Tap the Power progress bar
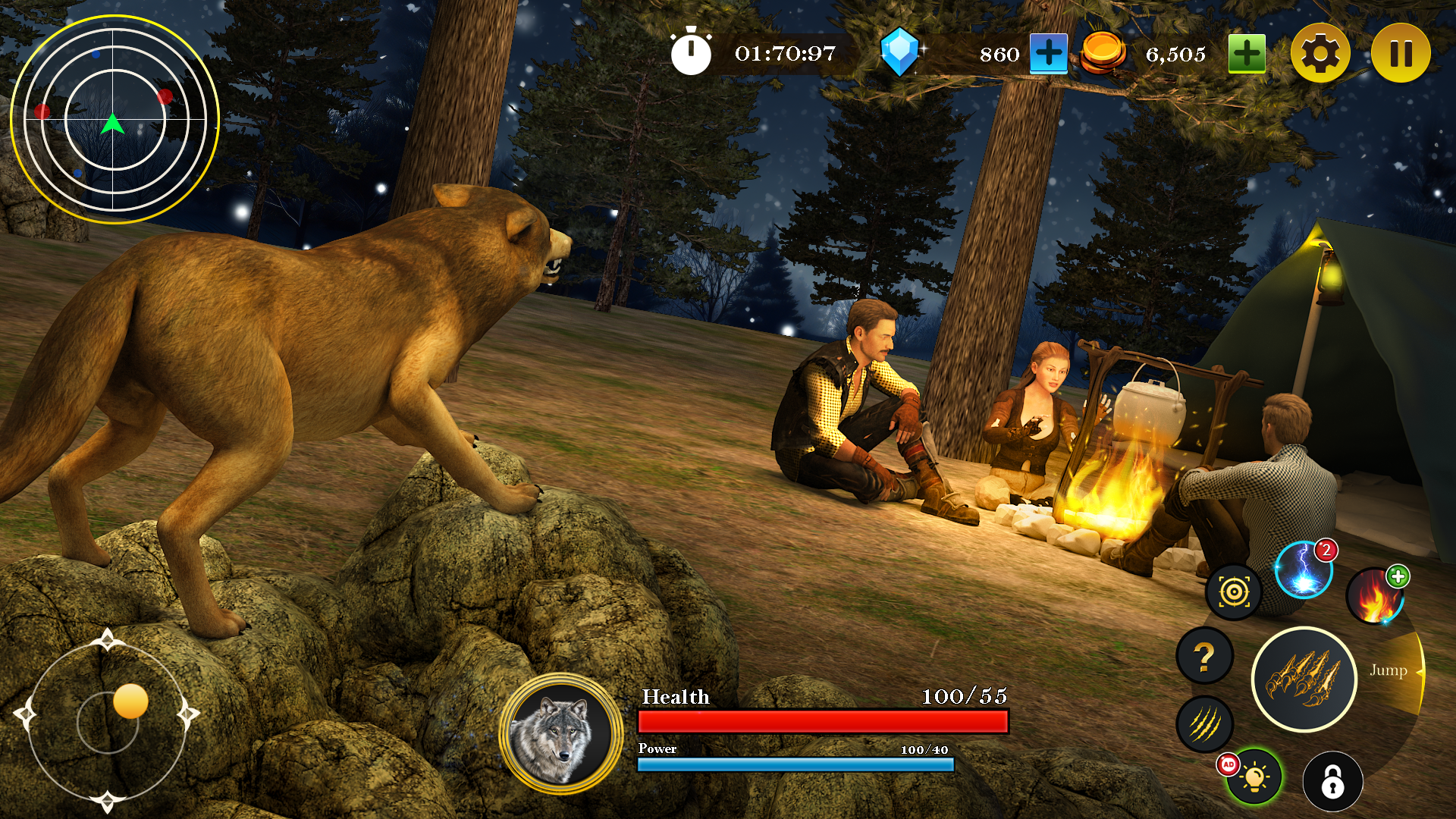The width and height of the screenshot is (1456, 819). [x=796, y=764]
